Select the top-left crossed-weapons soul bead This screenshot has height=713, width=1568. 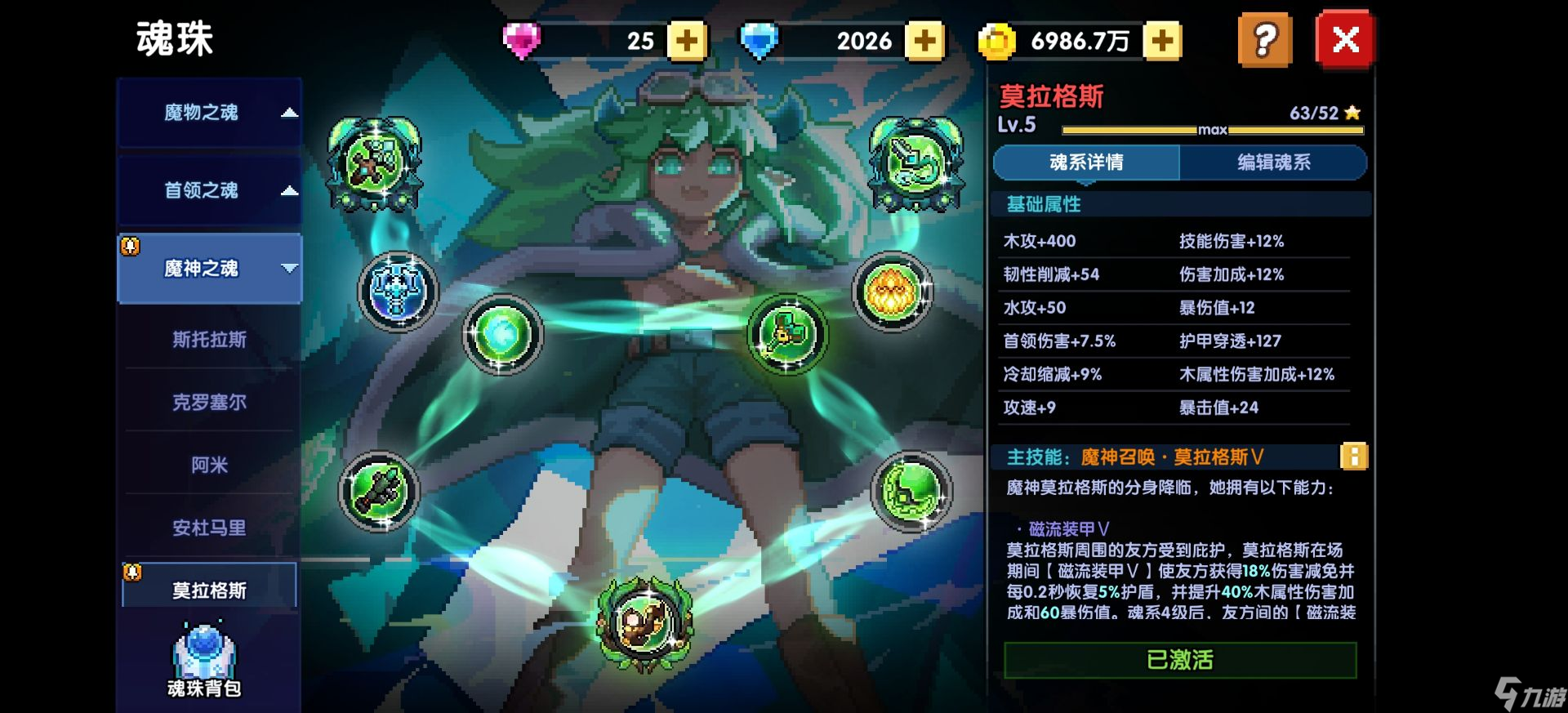375,161
